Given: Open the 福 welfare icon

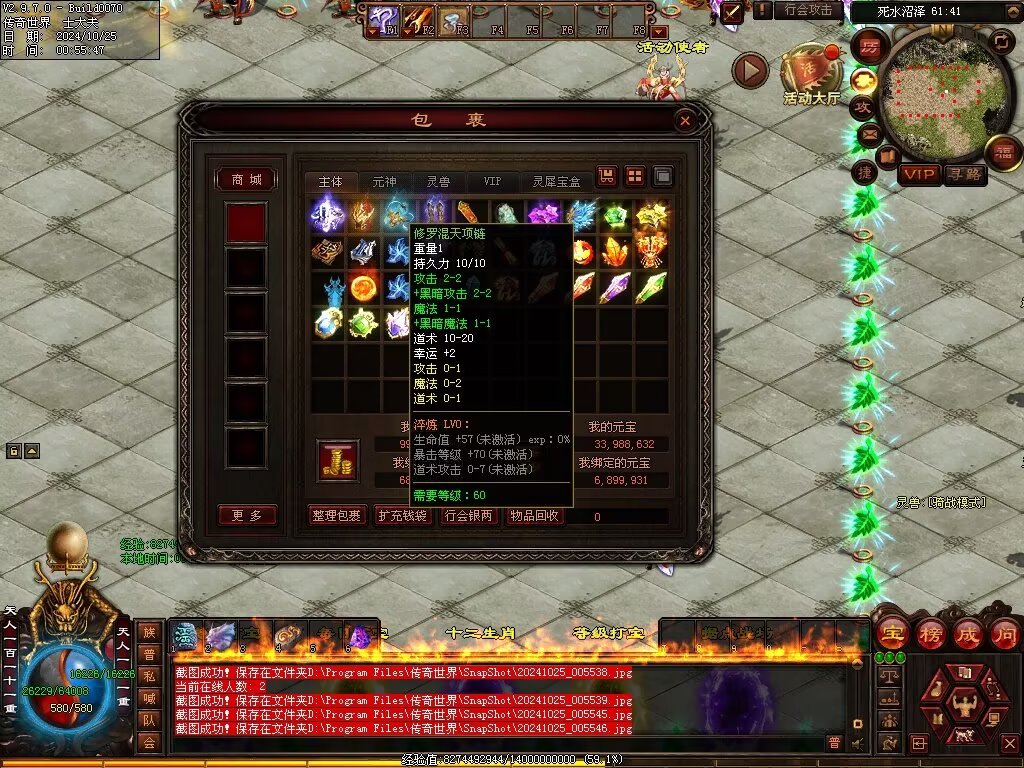Looking at the screenshot, I should pos(1003,152).
